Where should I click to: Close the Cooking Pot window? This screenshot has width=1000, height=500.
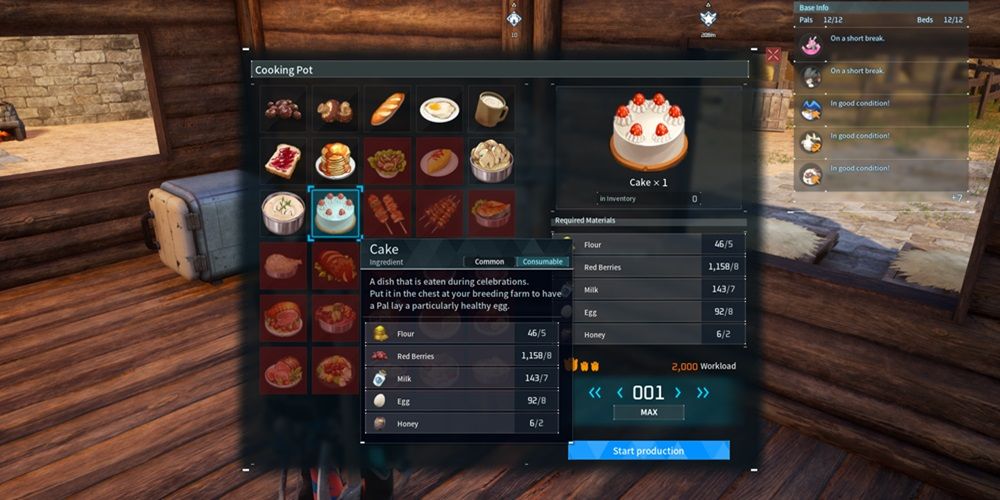click(x=773, y=55)
